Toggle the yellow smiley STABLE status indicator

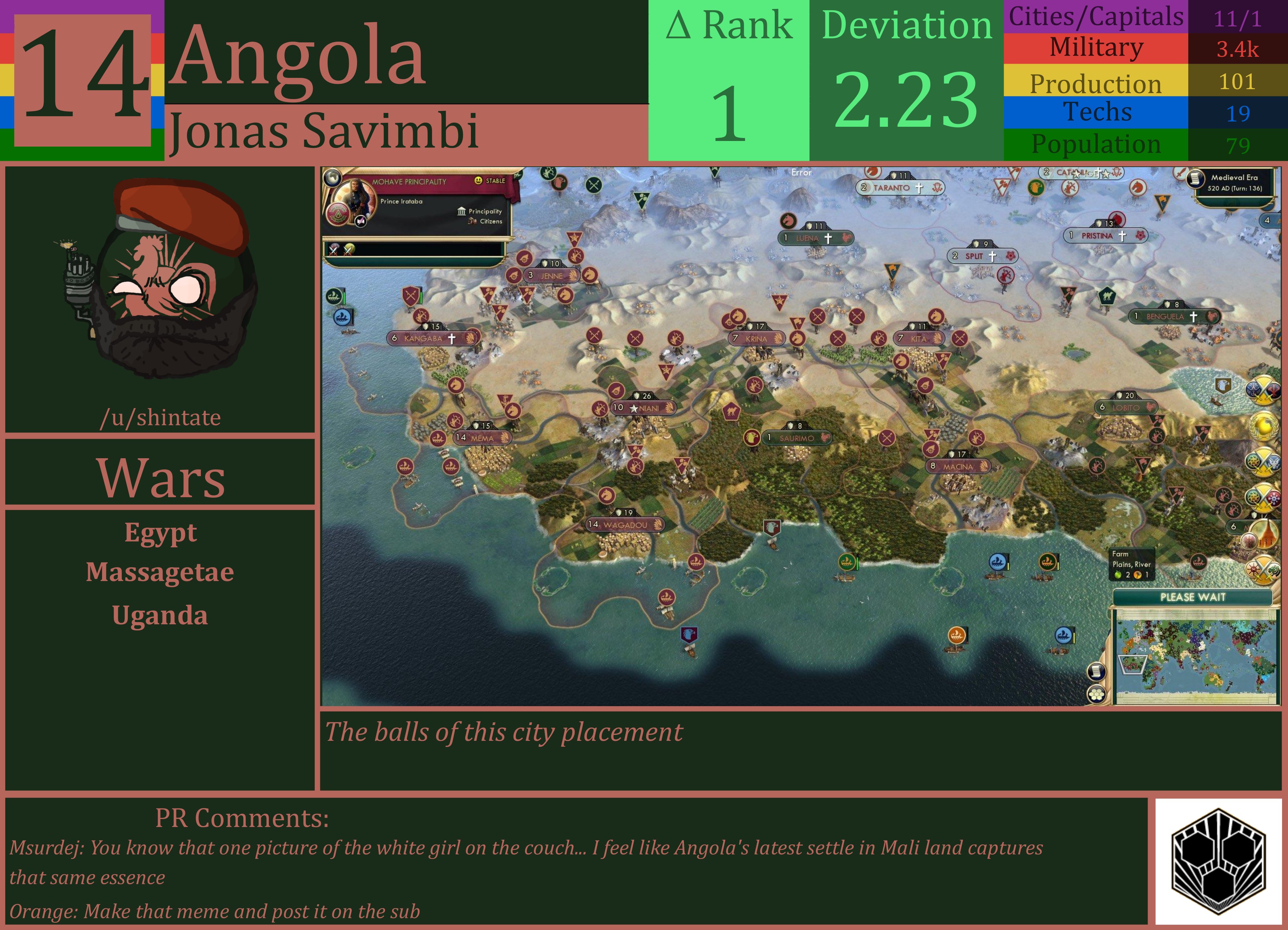[x=479, y=181]
